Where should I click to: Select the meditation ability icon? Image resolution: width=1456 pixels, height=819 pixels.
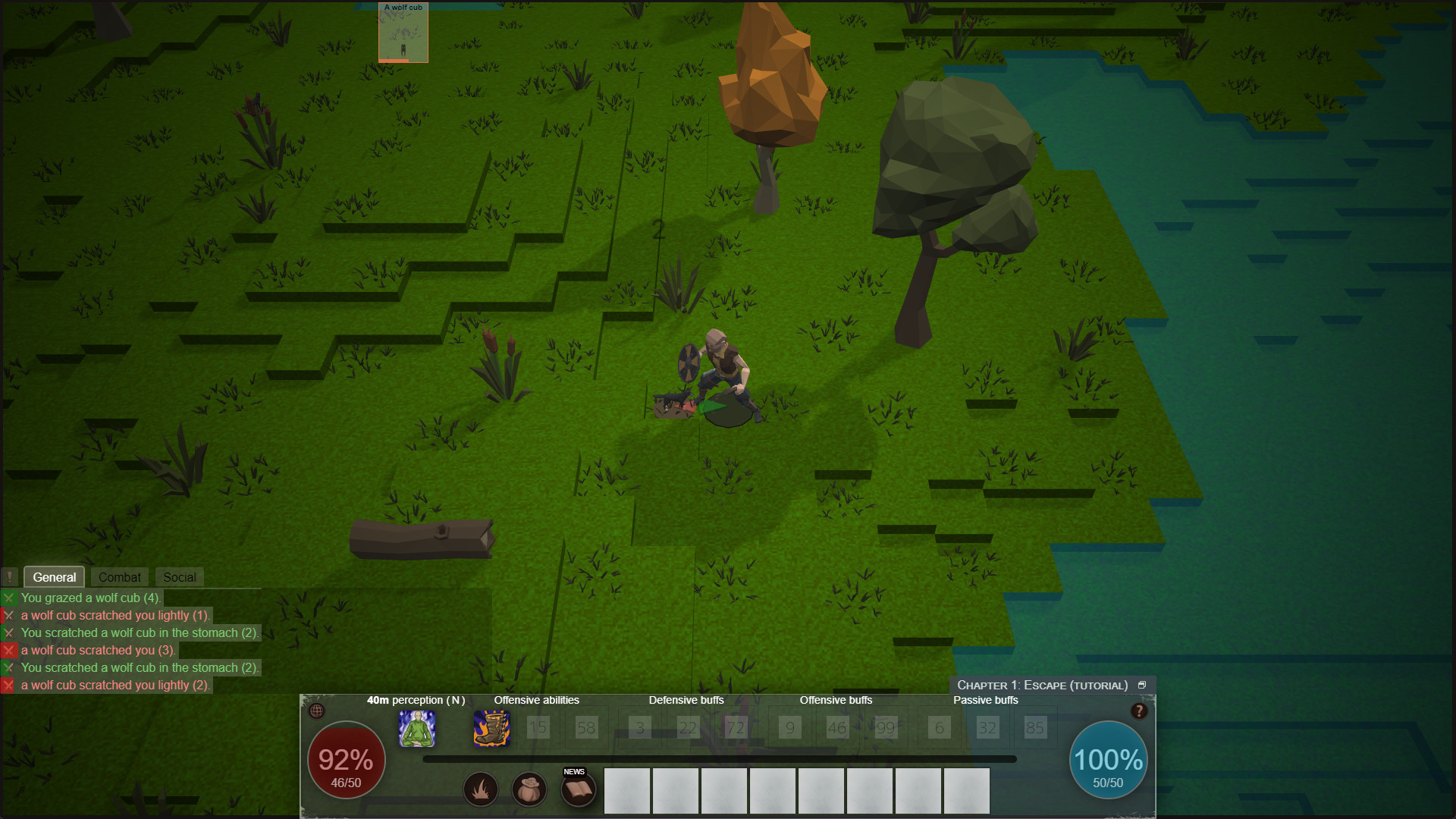[418, 729]
